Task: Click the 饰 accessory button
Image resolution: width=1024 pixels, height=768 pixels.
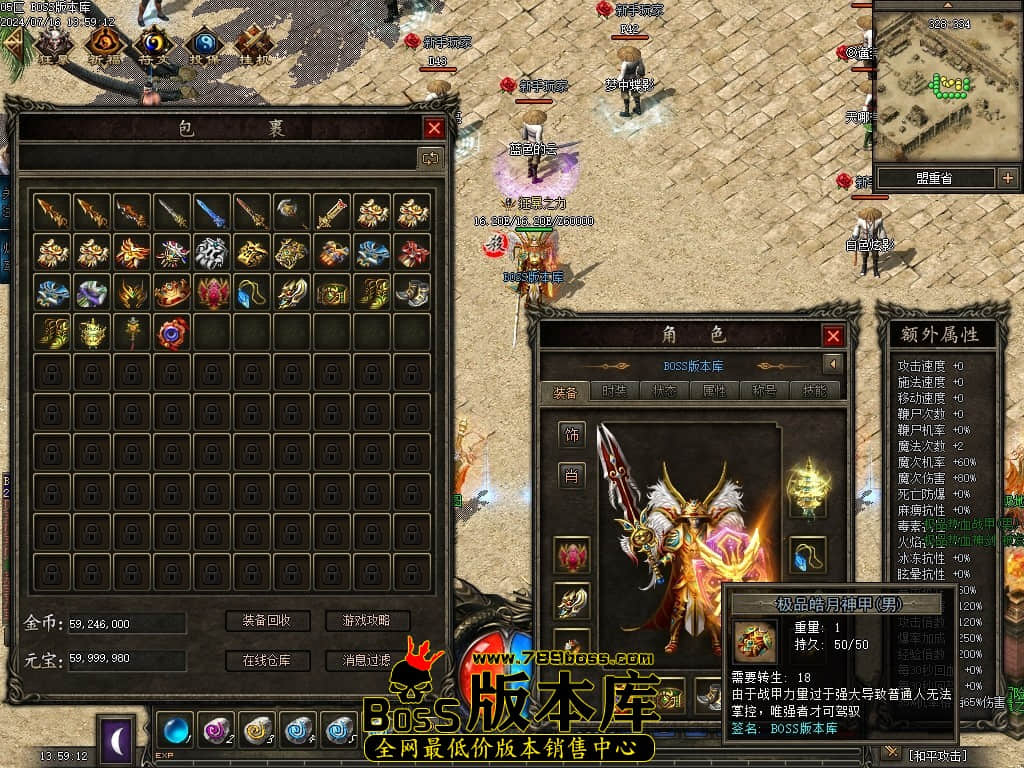Action: pyautogui.click(x=572, y=435)
